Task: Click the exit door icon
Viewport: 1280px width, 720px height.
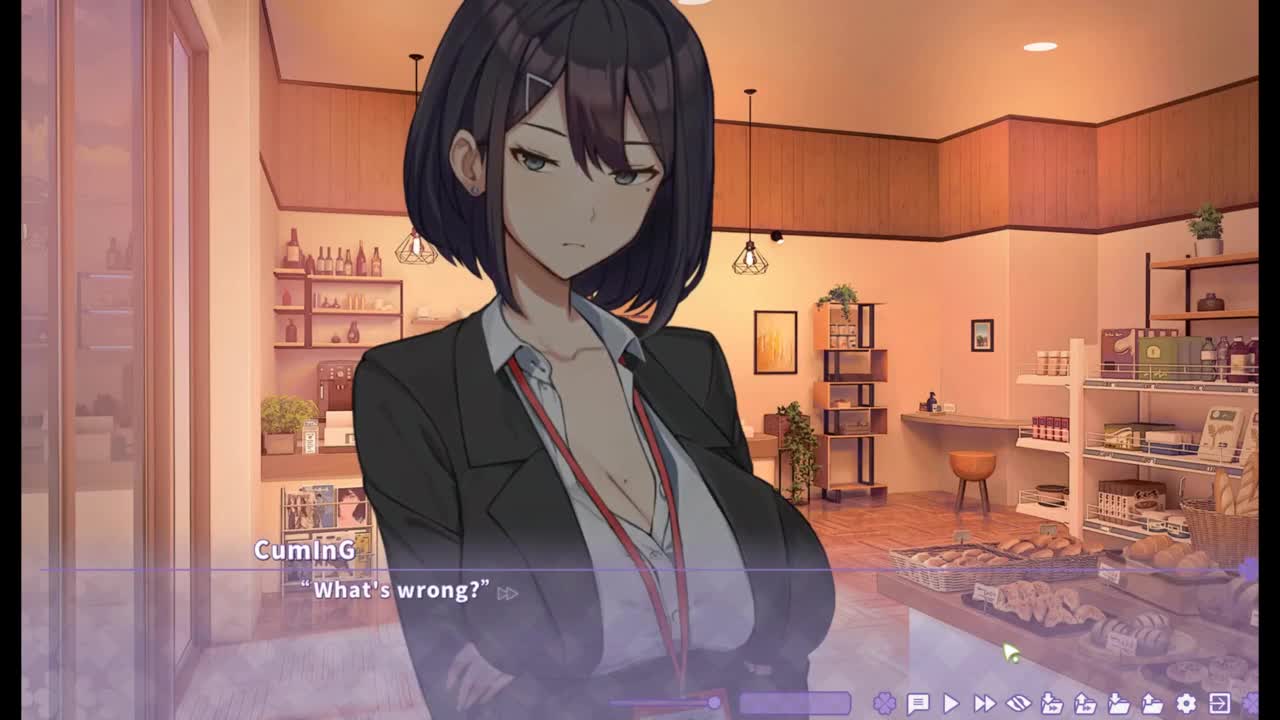Action: (x=1219, y=704)
